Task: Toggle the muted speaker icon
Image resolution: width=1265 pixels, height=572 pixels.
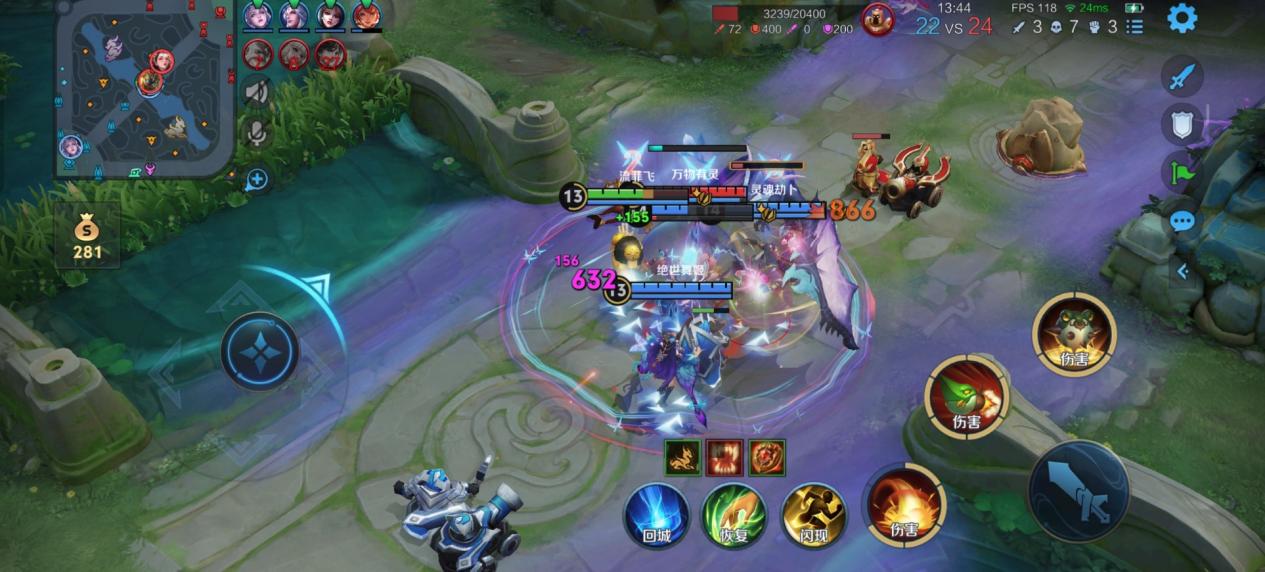Action: (258, 92)
